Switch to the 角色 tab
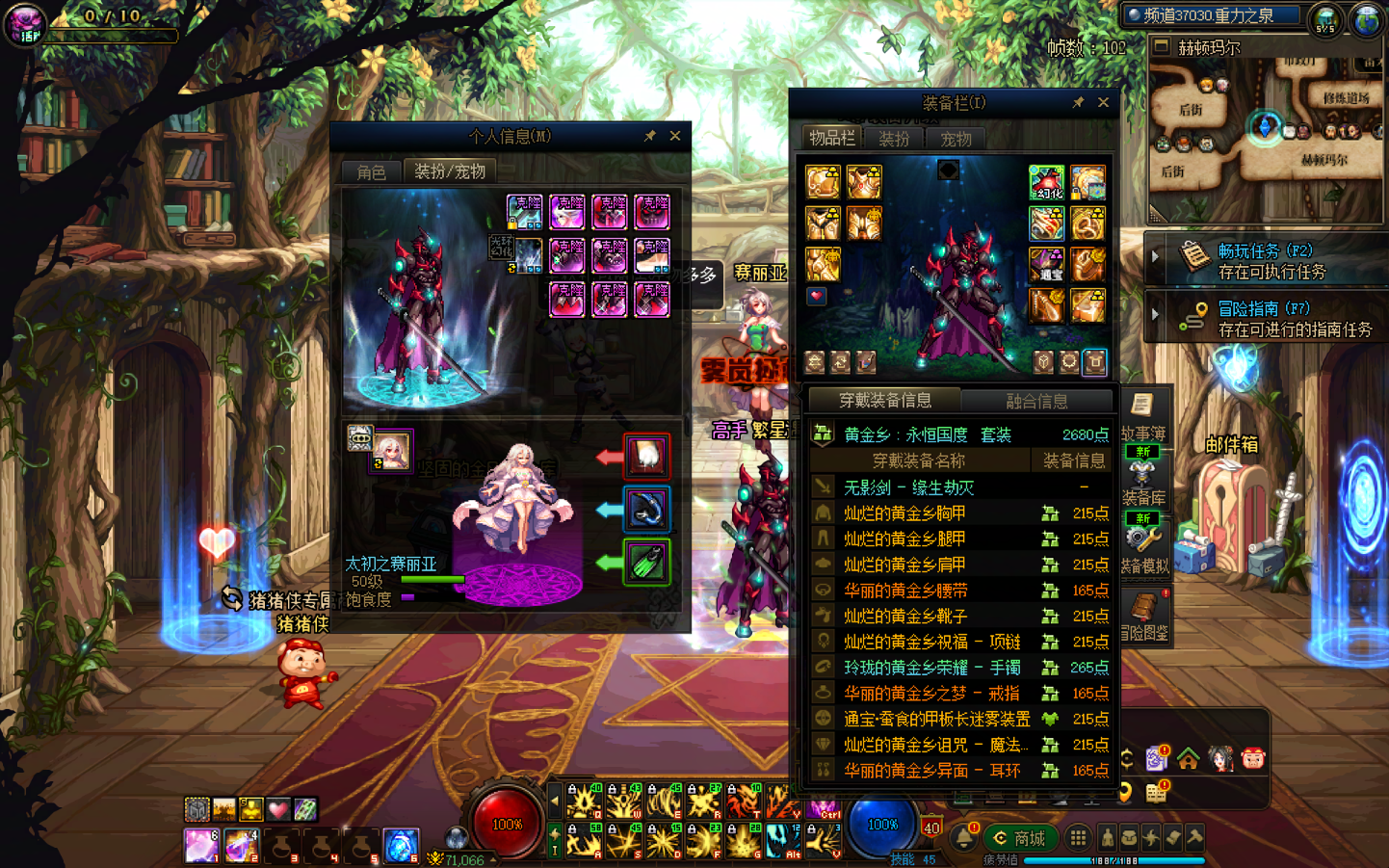The height and width of the screenshot is (868, 1389). [x=371, y=171]
